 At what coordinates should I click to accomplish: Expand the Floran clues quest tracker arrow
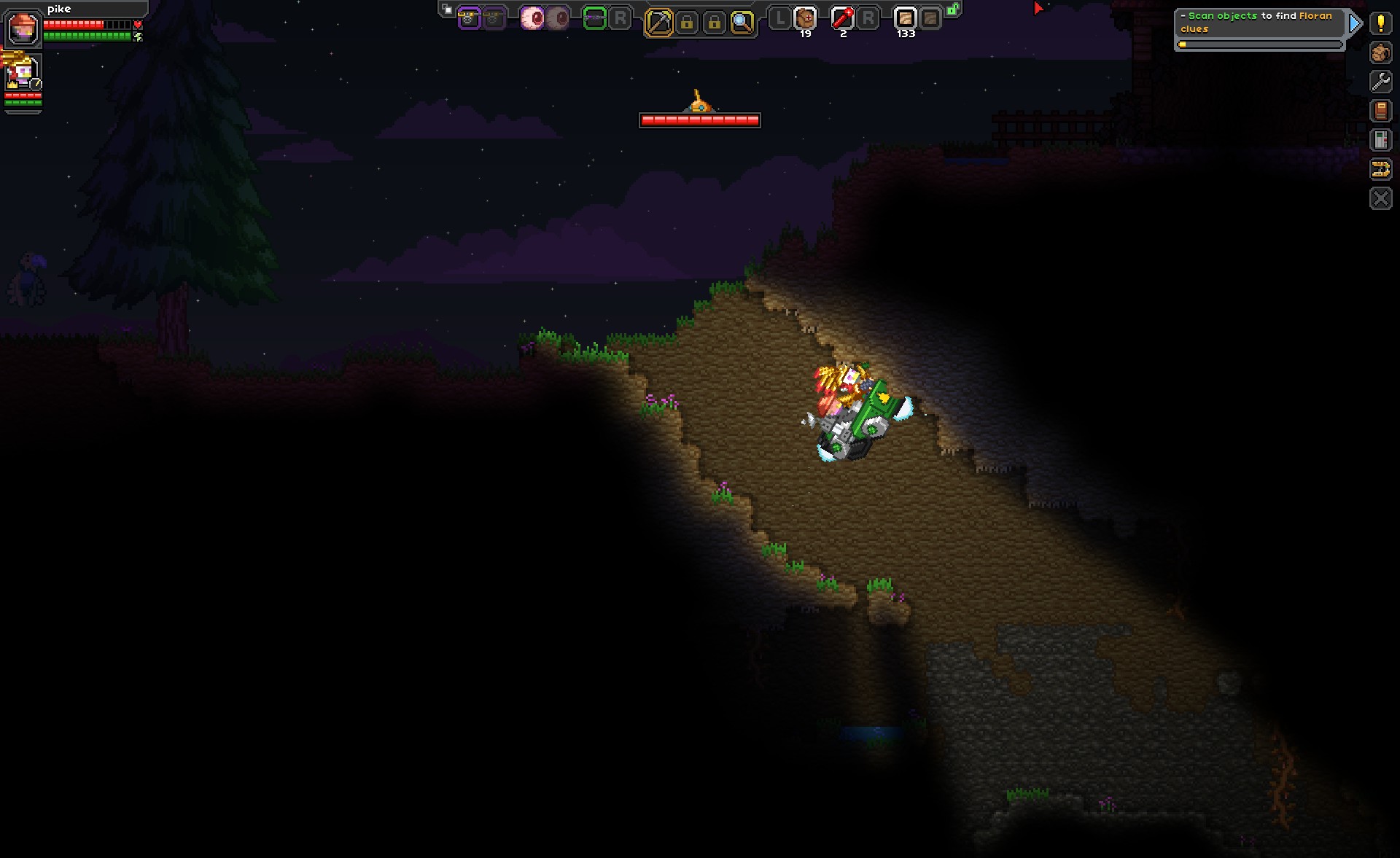1355,23
